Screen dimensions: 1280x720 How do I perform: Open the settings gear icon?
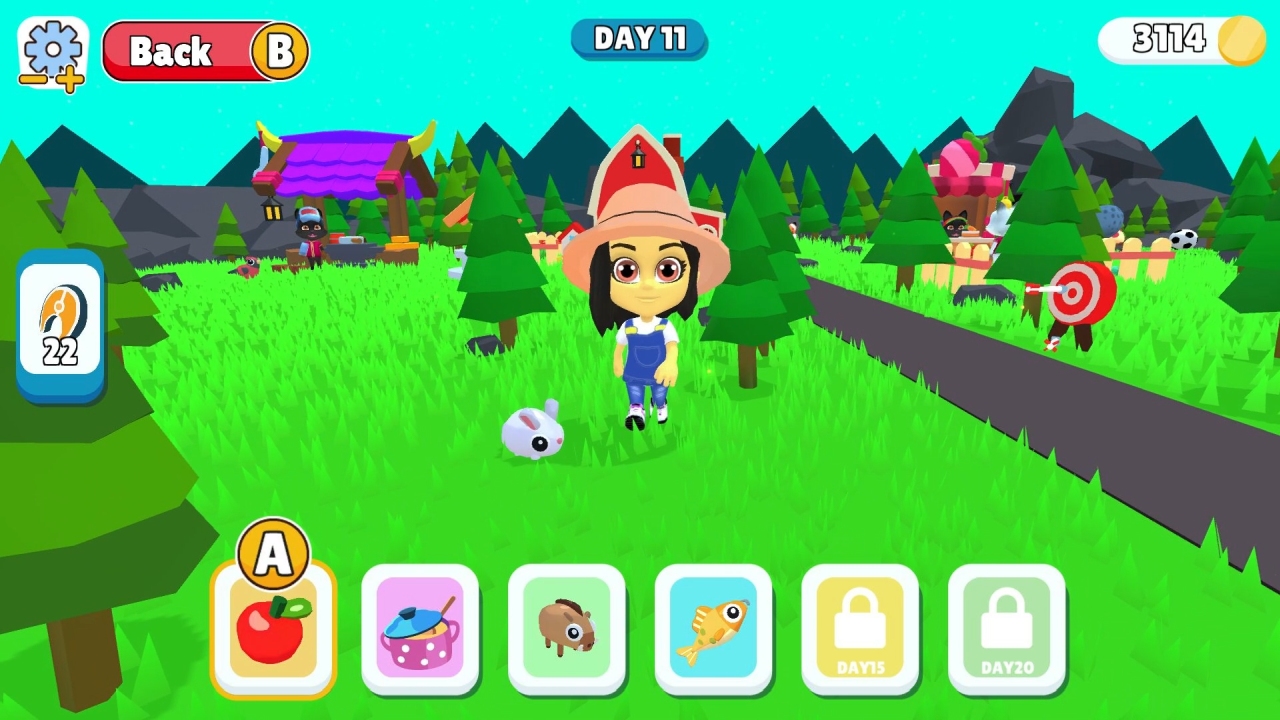pyautogui.click(x=52, y=50)
